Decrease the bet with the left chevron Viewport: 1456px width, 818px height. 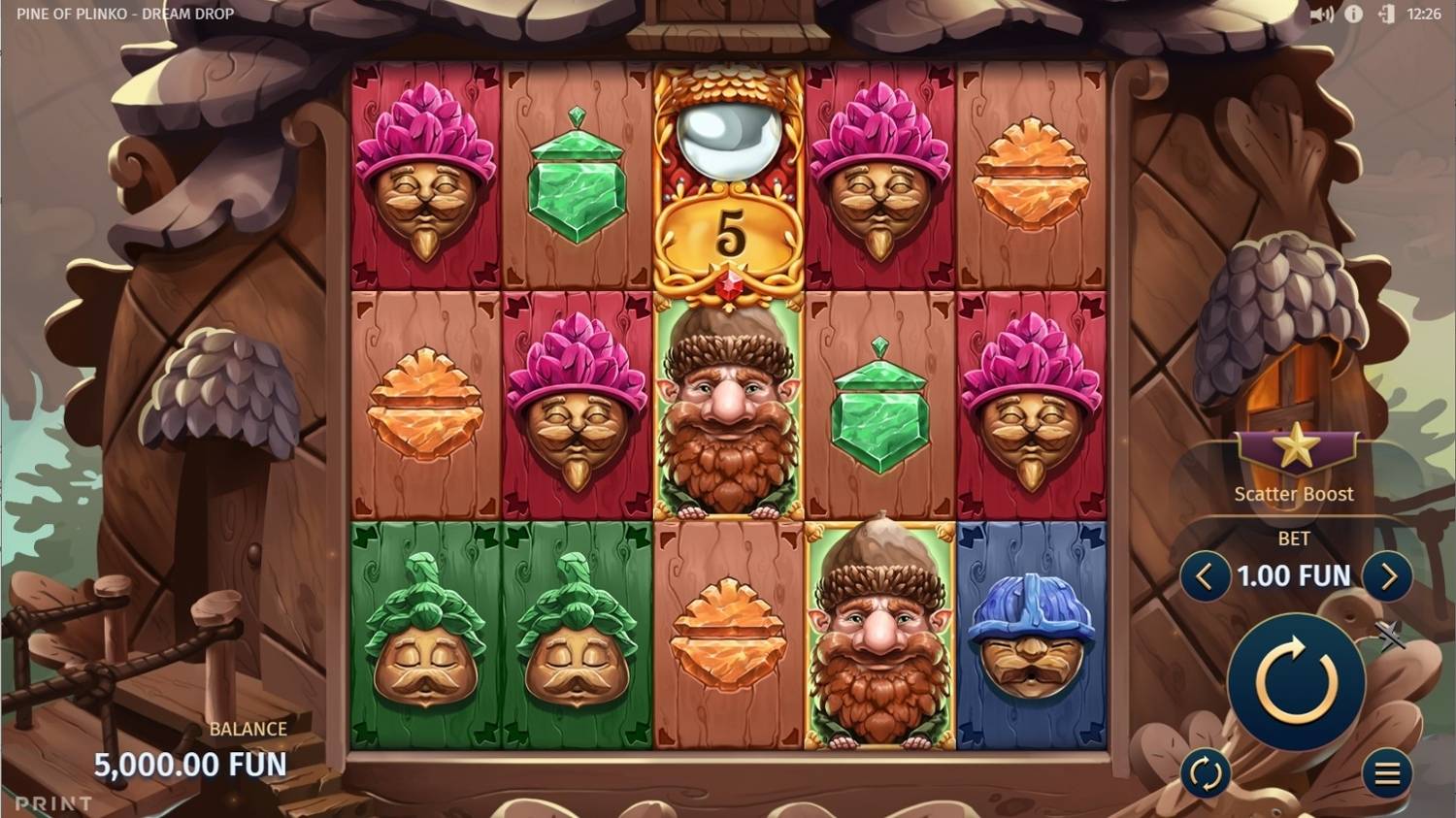pyautogui.click(x=1205, y=575)
